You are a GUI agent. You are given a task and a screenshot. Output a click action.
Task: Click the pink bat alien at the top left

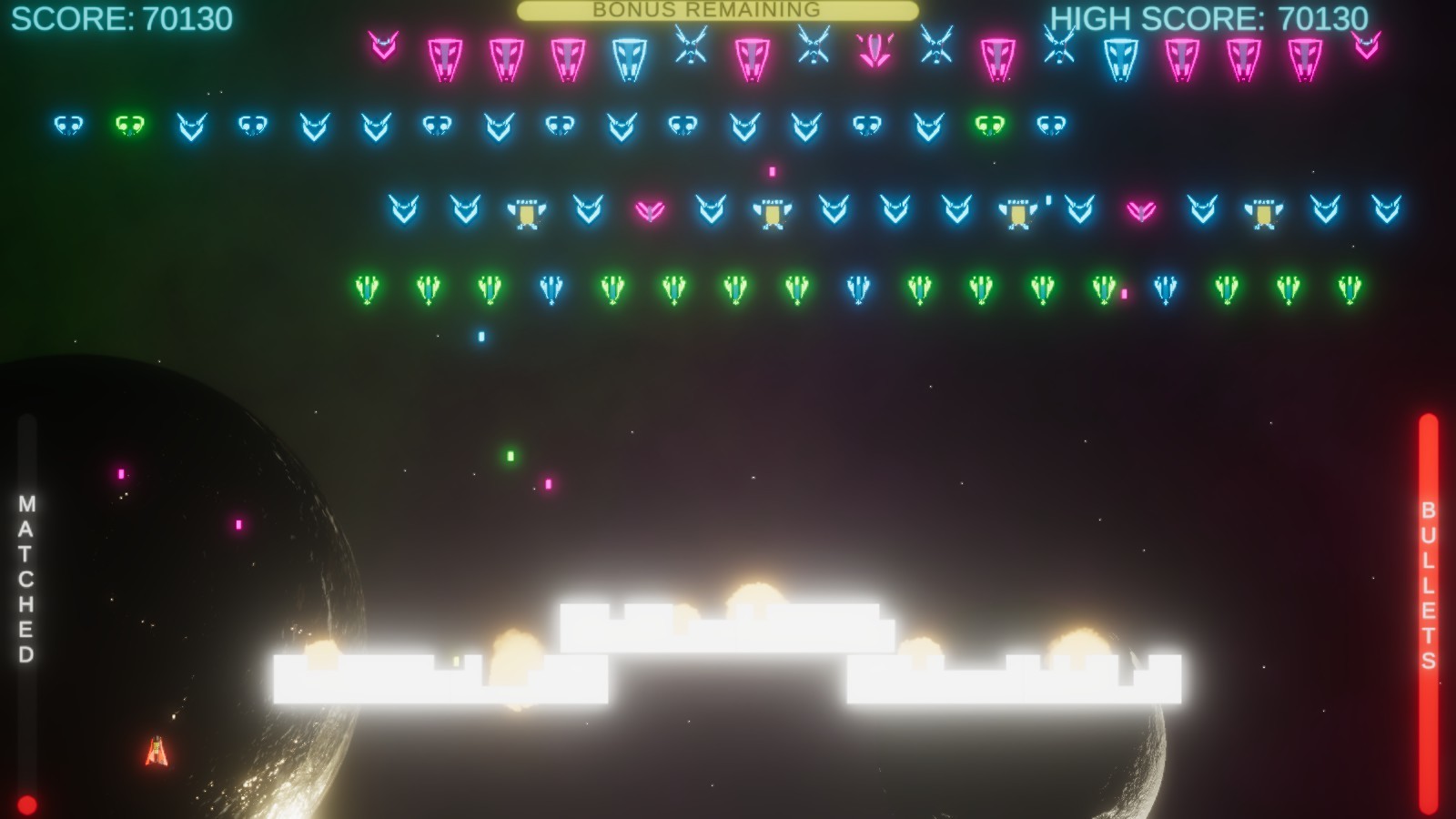tap(383, 42)
